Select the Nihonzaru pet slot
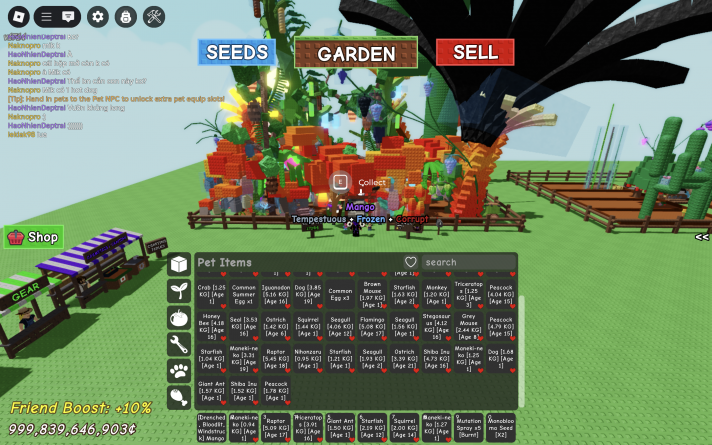This screenshot has height=445, width=712. pos(308,356)
